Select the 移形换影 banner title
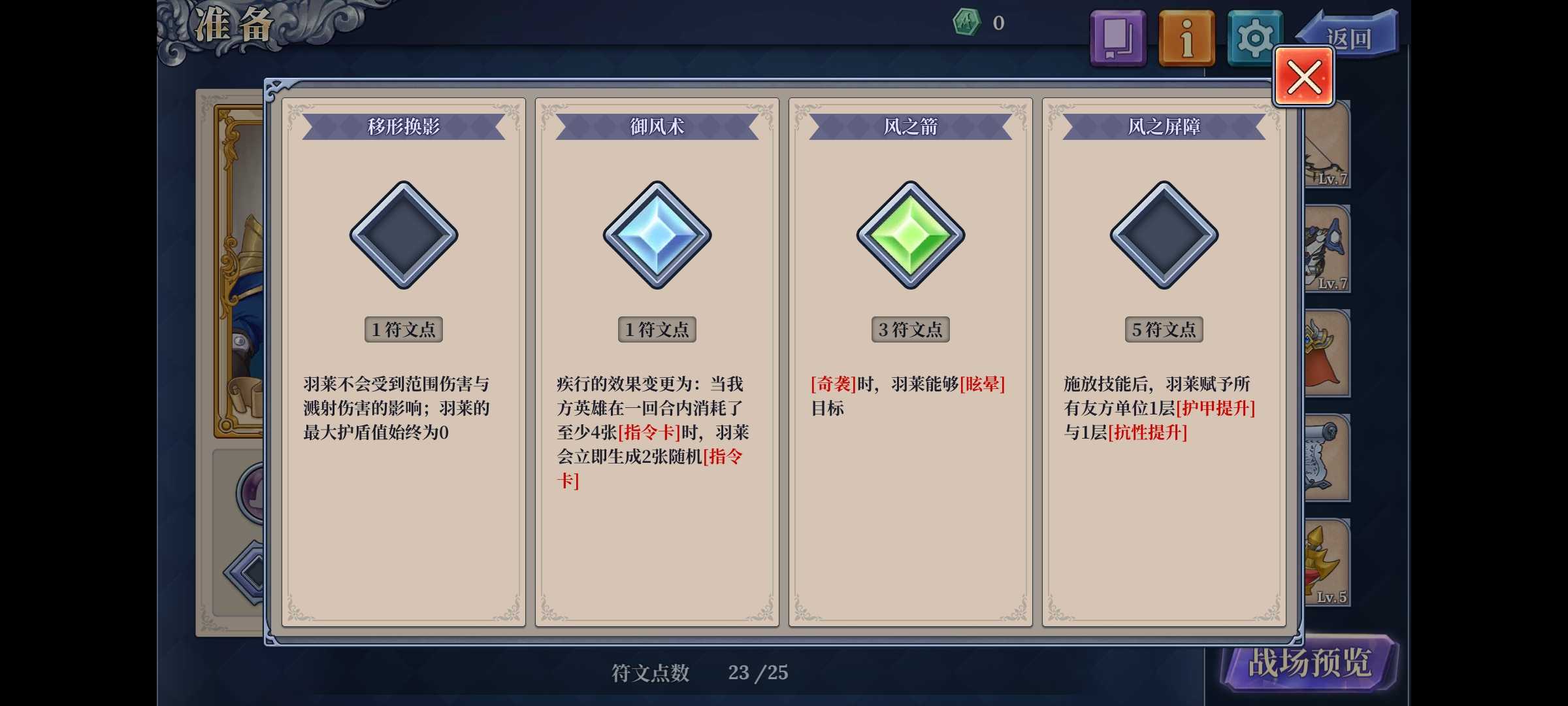This screenshot has width=1568, height=706. point(403,126)
